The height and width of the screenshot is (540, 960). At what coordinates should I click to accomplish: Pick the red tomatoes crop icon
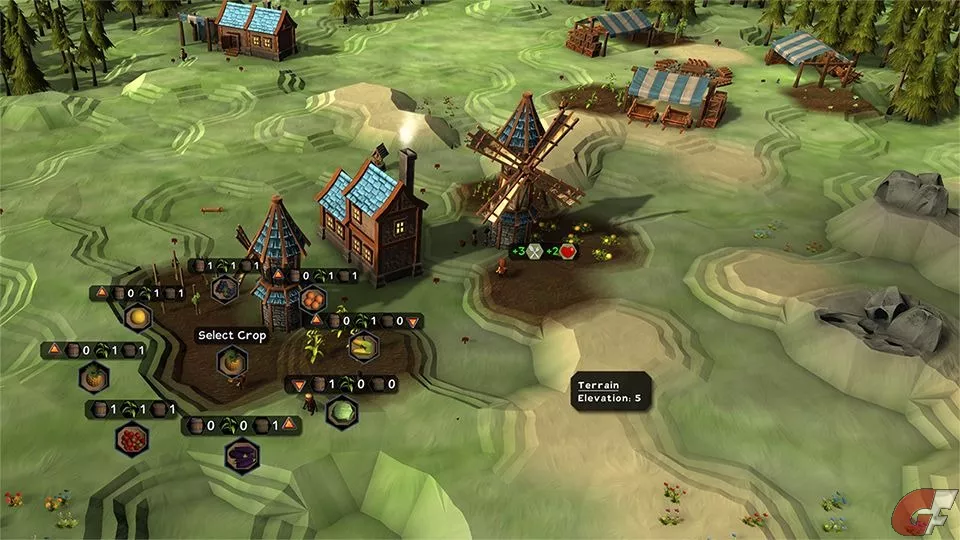click(x=132, y=438)
